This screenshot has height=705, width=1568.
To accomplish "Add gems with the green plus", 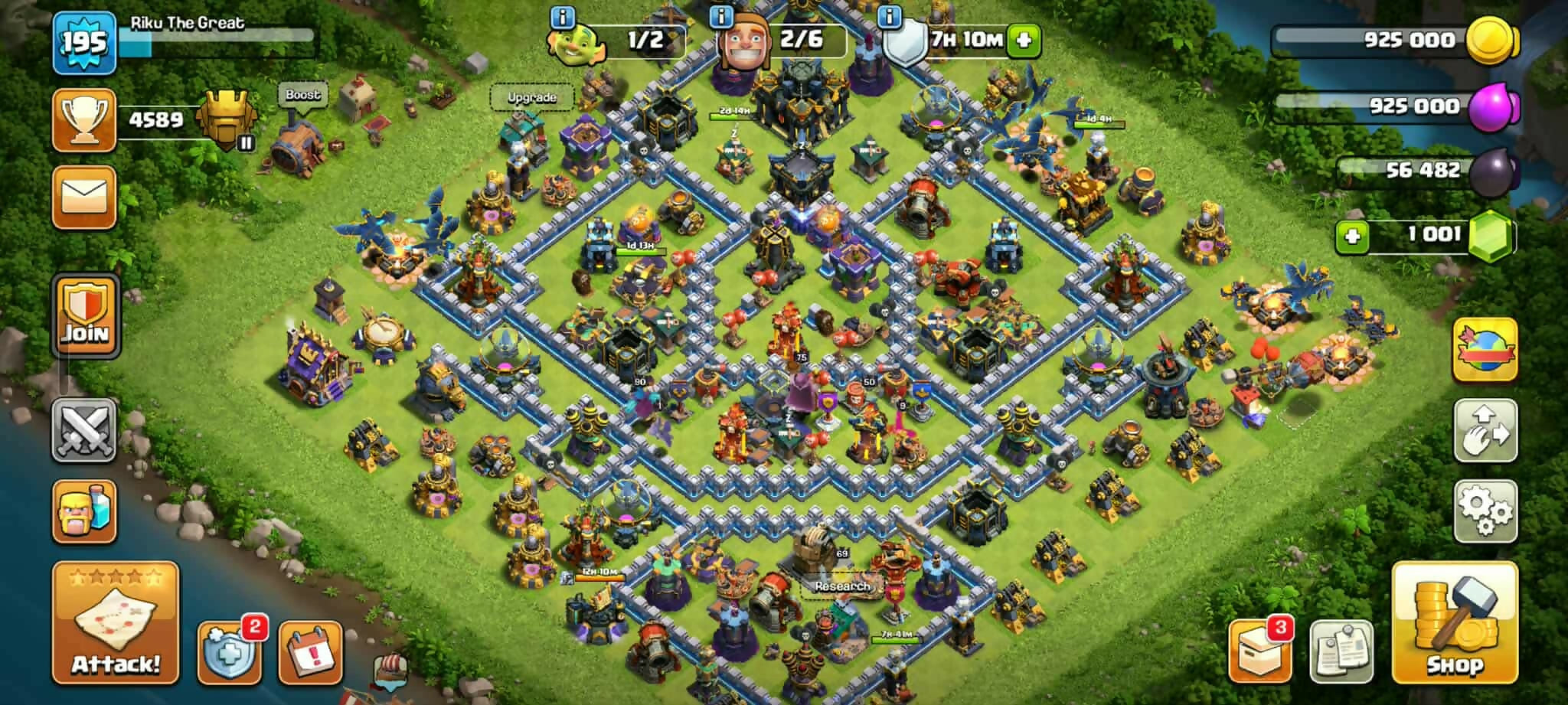I will [x=1352, y=236].
